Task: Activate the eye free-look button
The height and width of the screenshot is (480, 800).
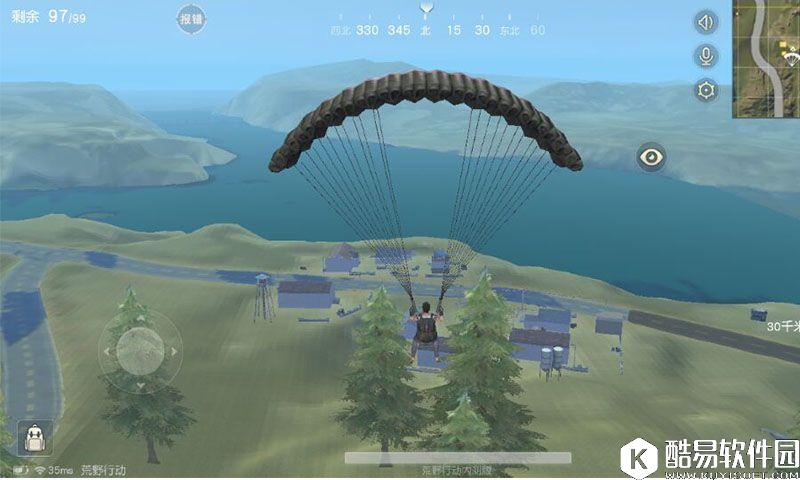Action: click(652, 156)
